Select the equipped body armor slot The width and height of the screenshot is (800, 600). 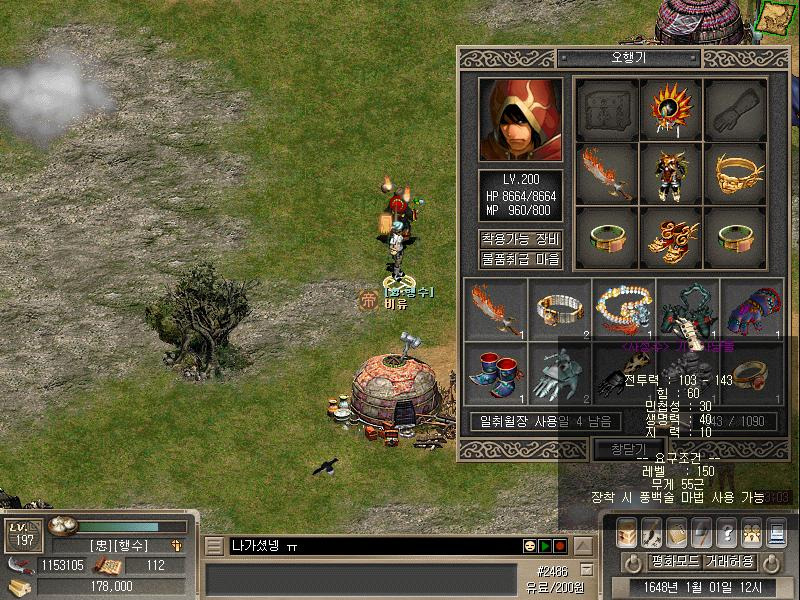coord(672,171)
